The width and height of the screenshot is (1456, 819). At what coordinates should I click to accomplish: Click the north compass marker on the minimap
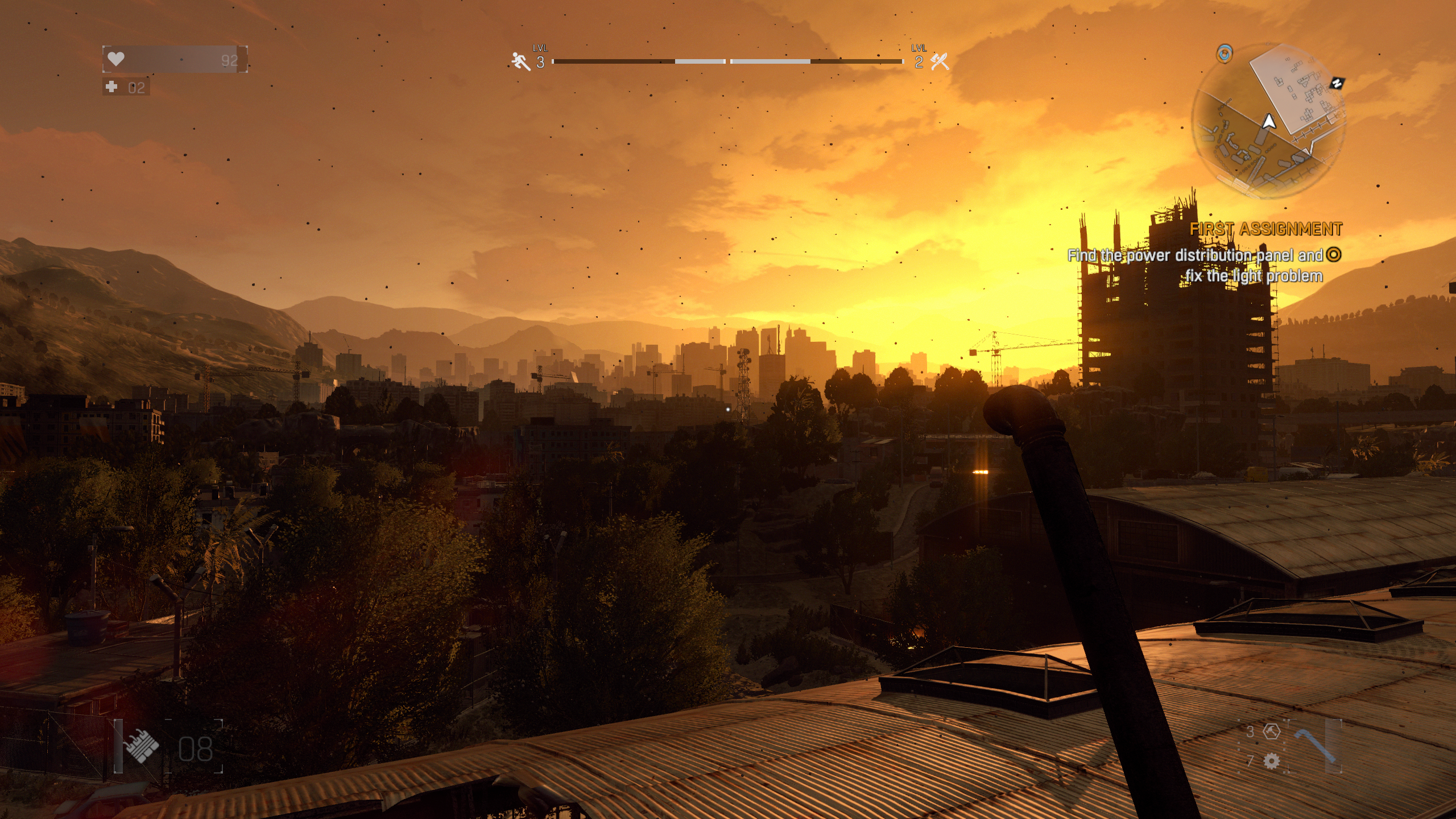1337,83
